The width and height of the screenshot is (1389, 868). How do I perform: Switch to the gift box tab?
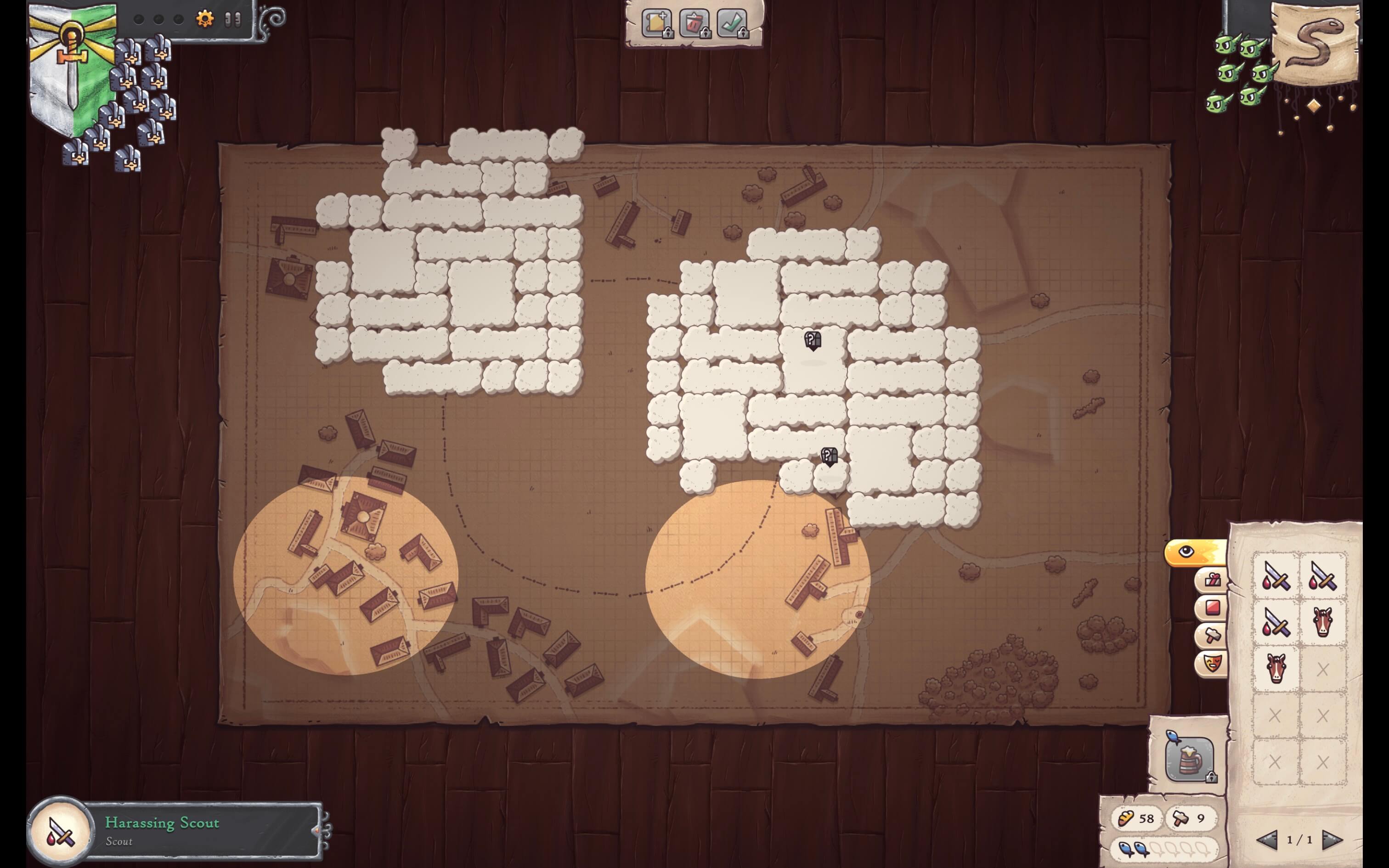[1212, 580]
